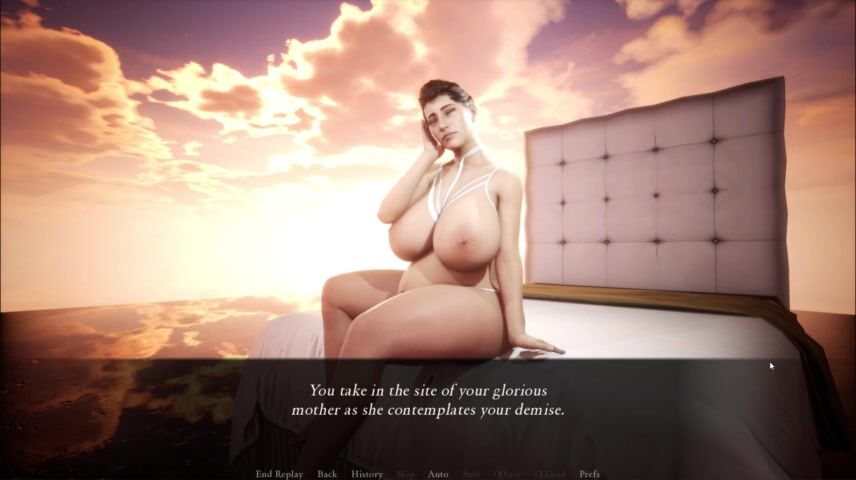Viewport: 856px width, 480px height.
Task: Choose the dimmed Q.Save quick save
Action: [508, 474]
